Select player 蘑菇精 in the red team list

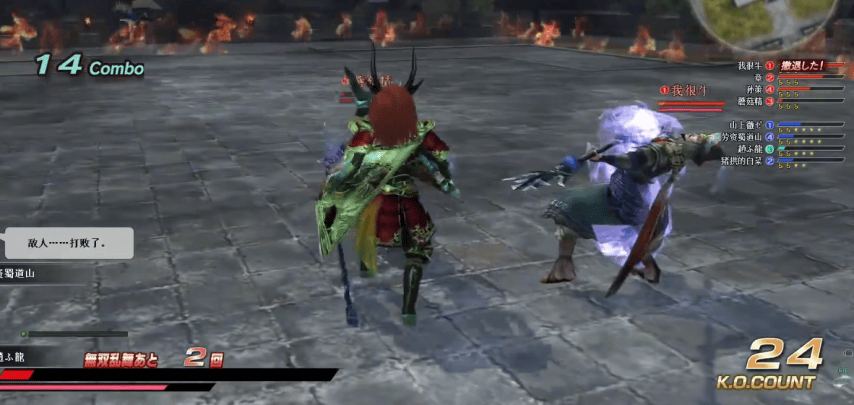pyautogui.click(x=749, y=101)
